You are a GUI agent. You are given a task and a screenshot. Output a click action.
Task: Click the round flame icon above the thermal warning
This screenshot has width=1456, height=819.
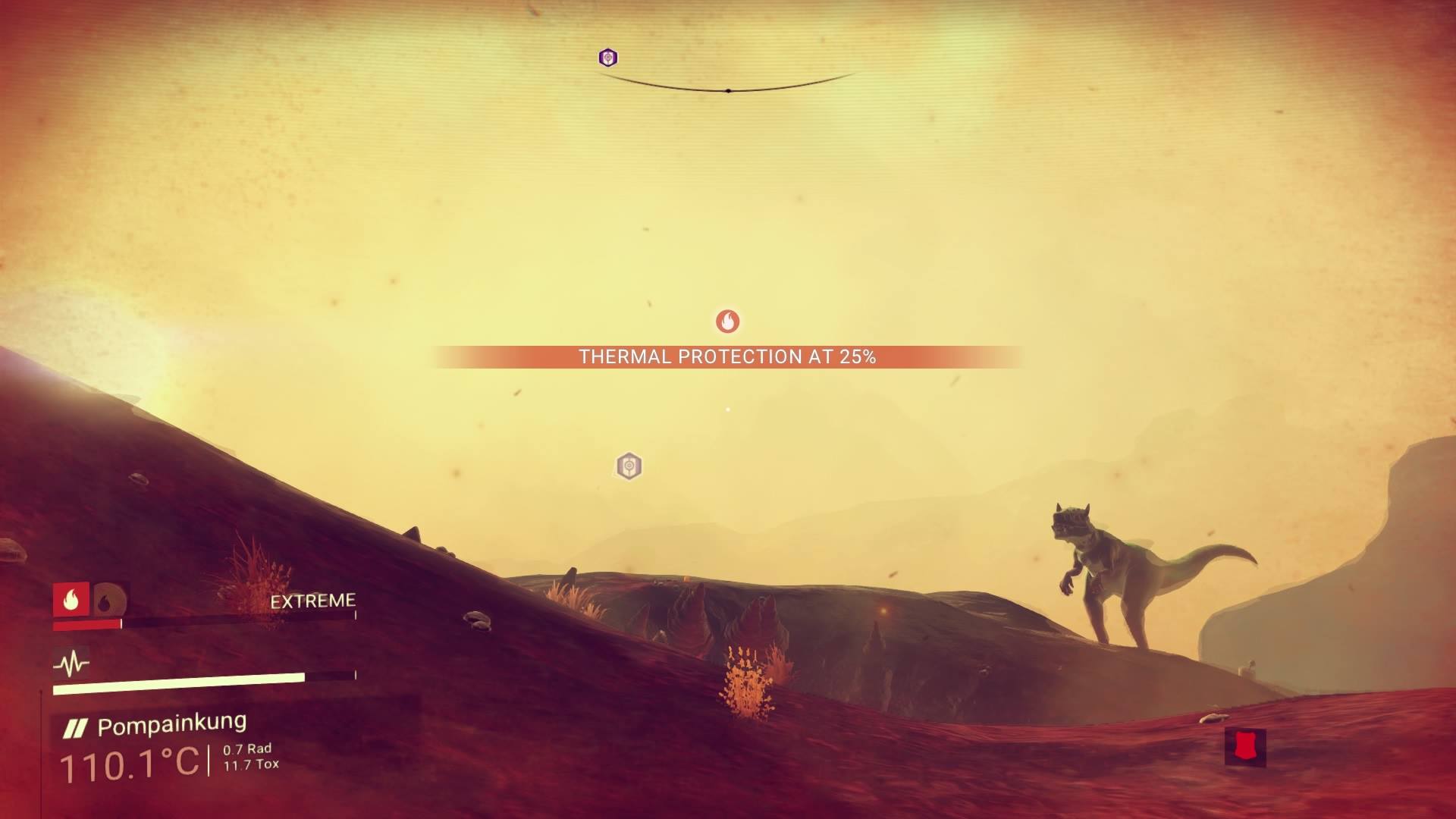click(x=727, y=322)
